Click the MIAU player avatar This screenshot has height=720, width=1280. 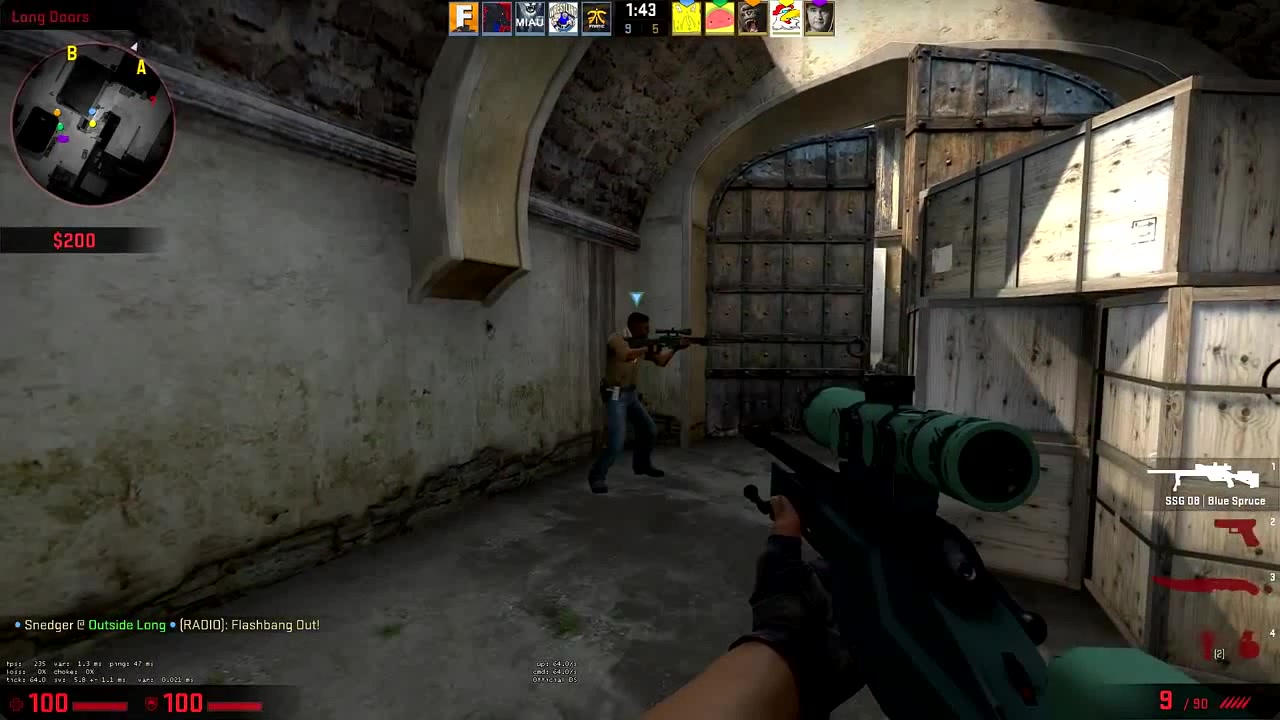click(x=530, y=18)
